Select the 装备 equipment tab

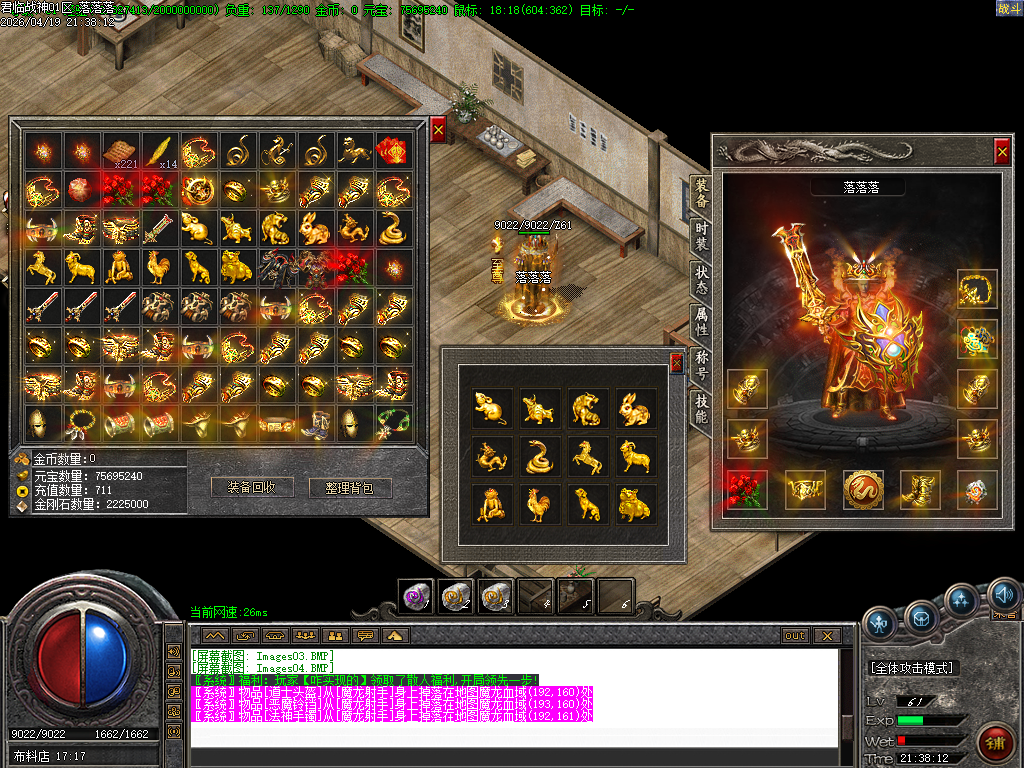[701, 190]
